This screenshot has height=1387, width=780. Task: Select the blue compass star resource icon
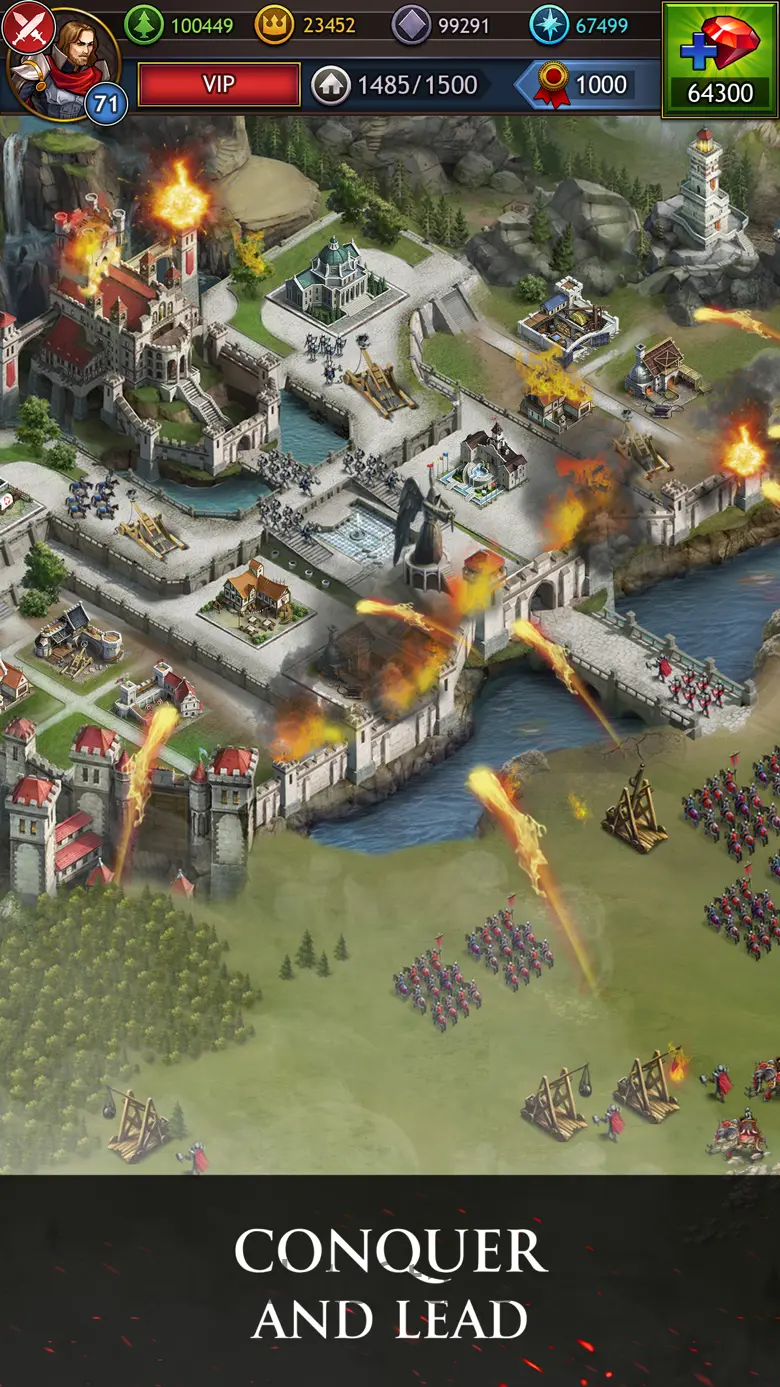(549, 25)
